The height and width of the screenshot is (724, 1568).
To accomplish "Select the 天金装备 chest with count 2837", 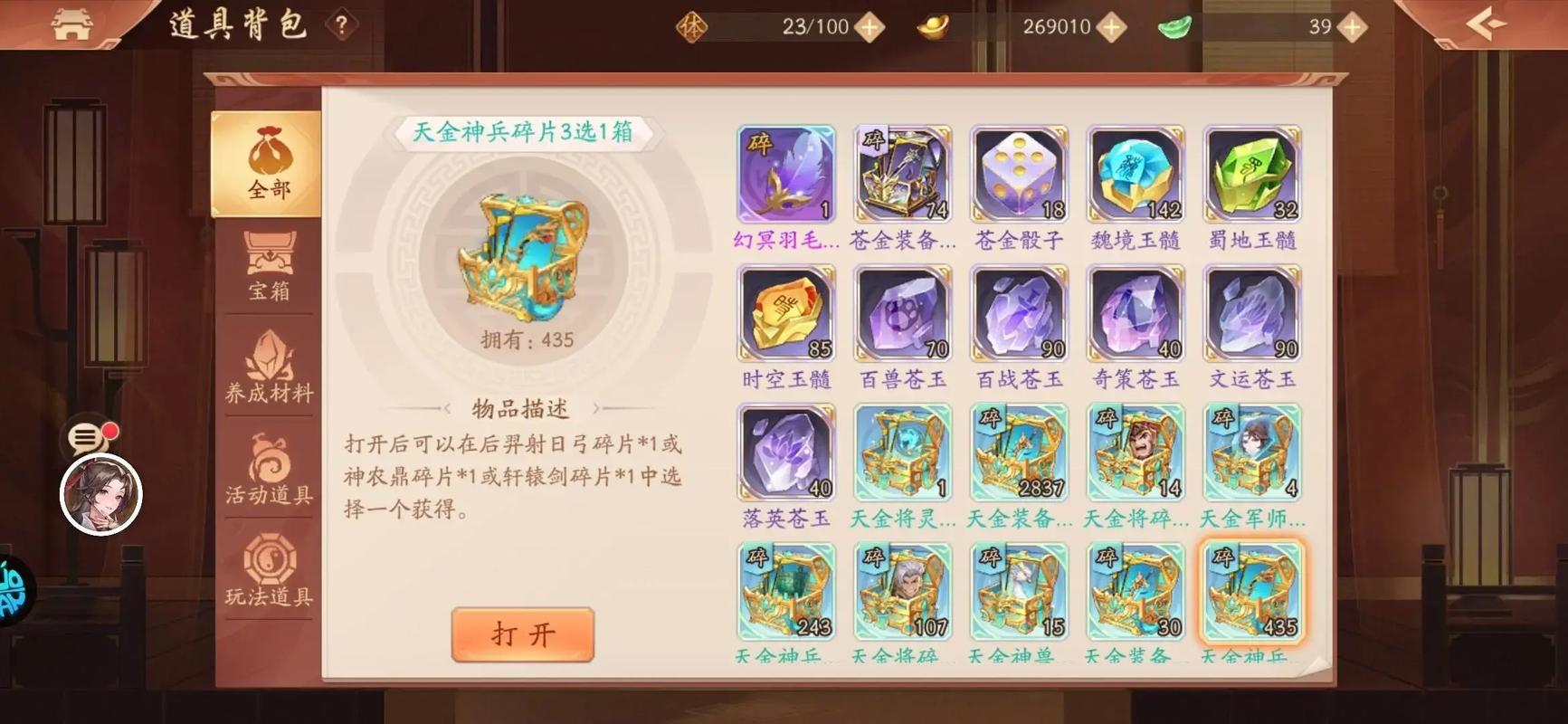I will point(1018,452).
